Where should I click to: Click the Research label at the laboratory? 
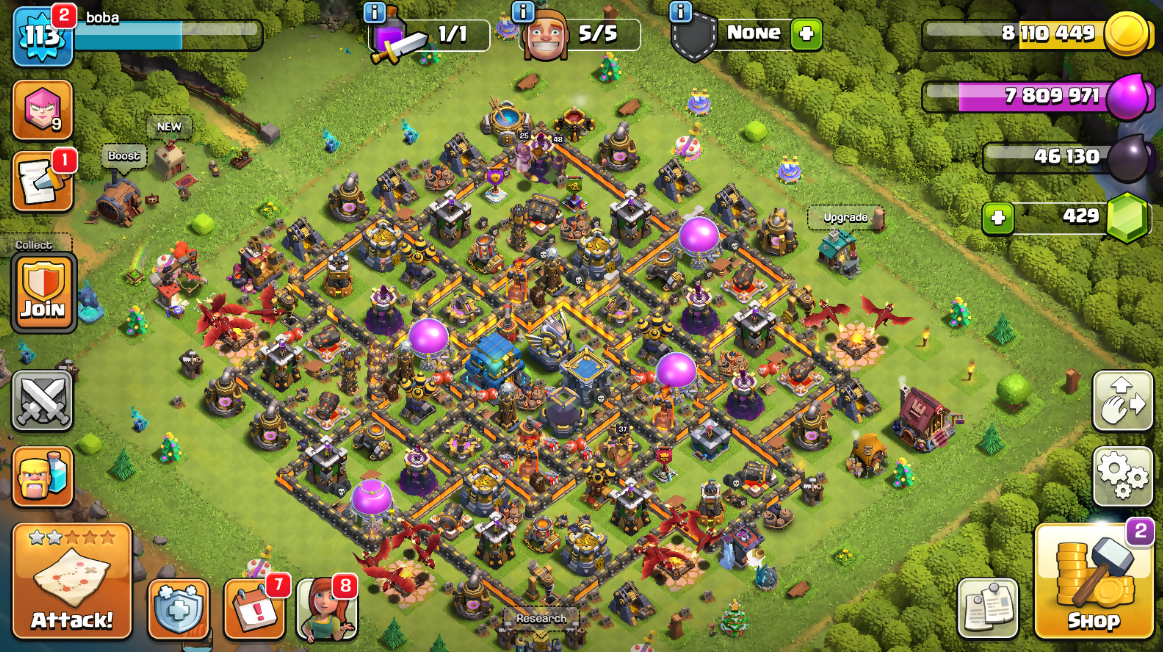click(x=541, y=618)
